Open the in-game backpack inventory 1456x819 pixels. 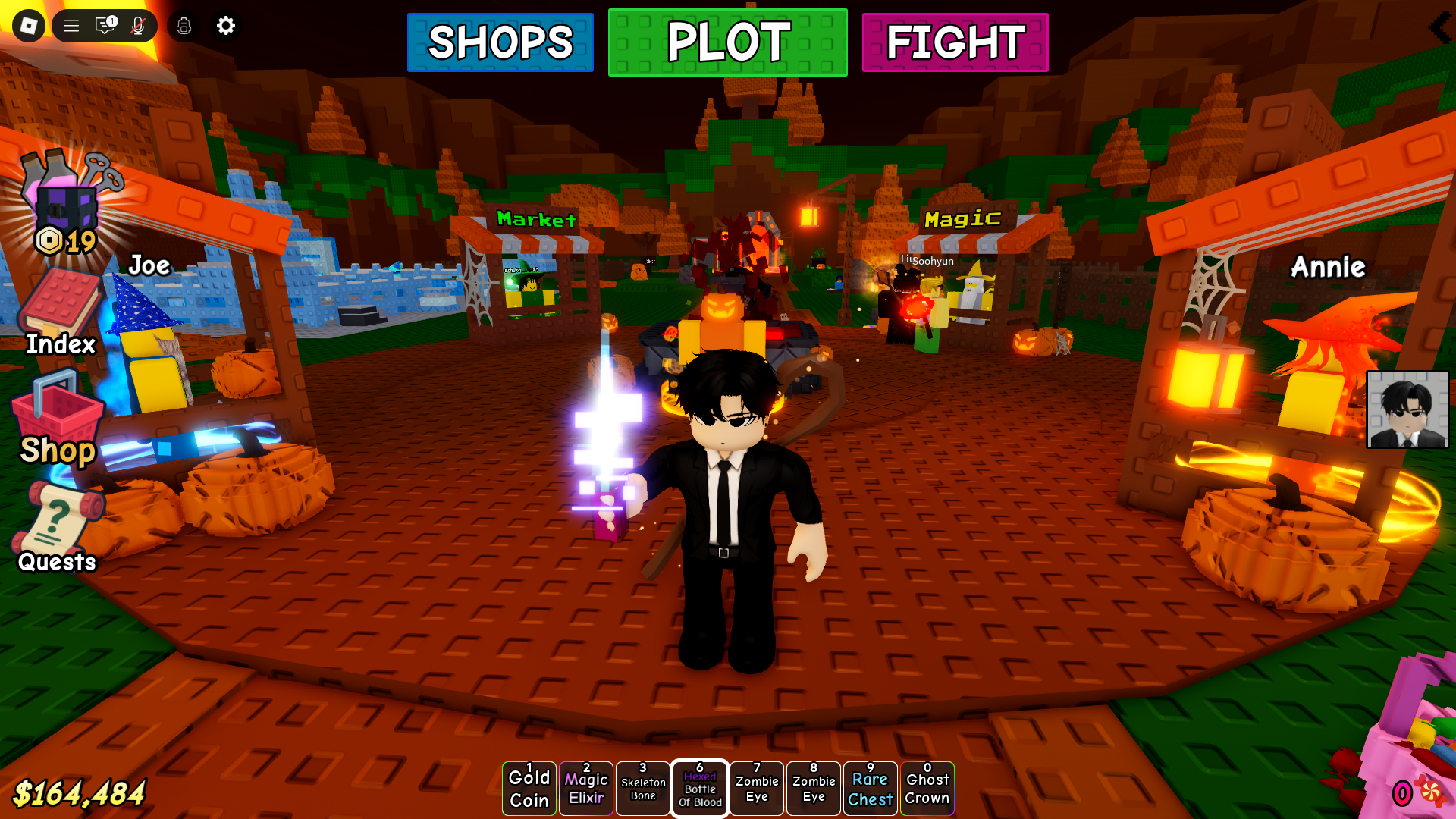pos(183,25)
